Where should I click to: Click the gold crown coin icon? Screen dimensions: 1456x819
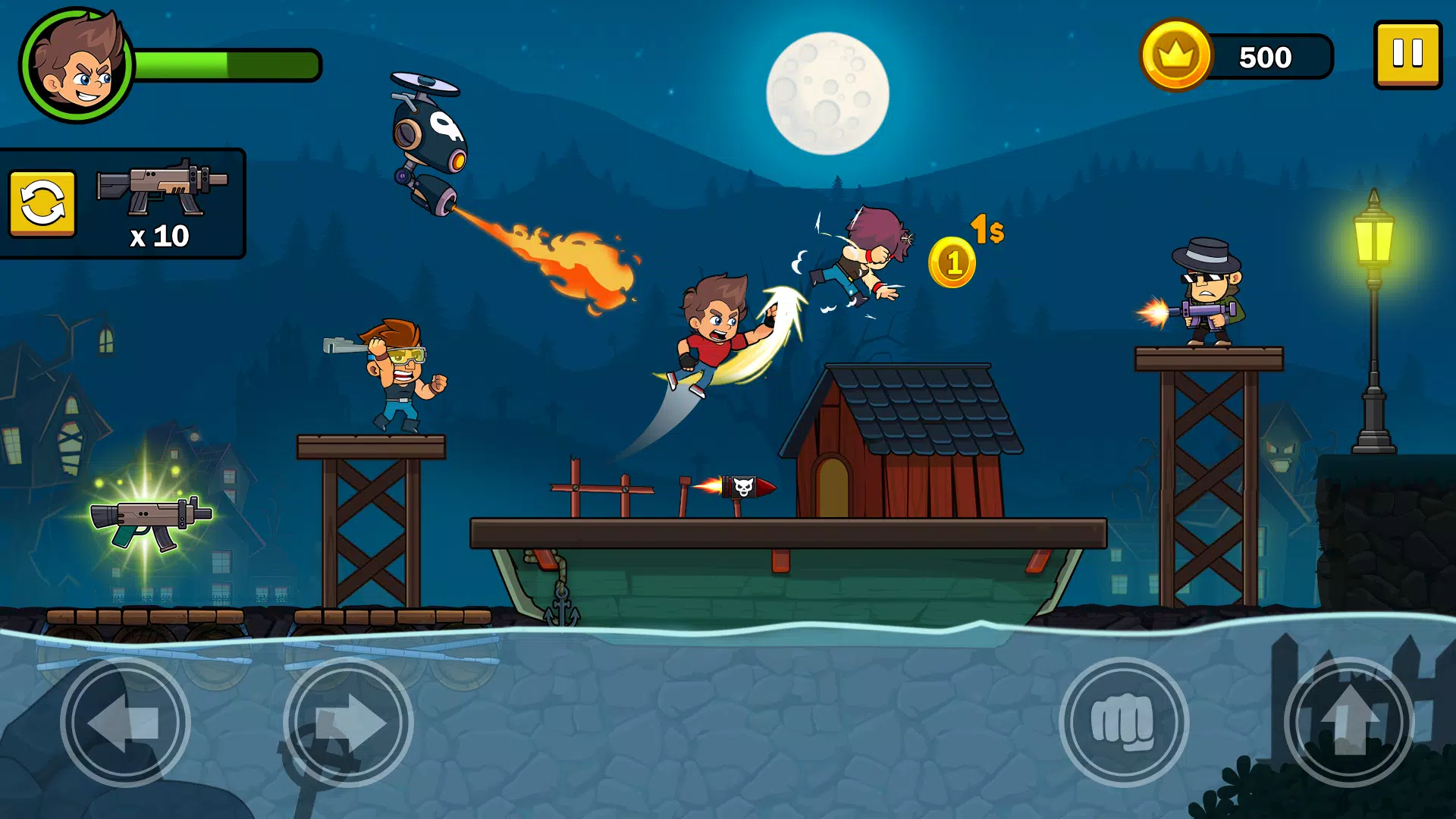pos(1175,55)
